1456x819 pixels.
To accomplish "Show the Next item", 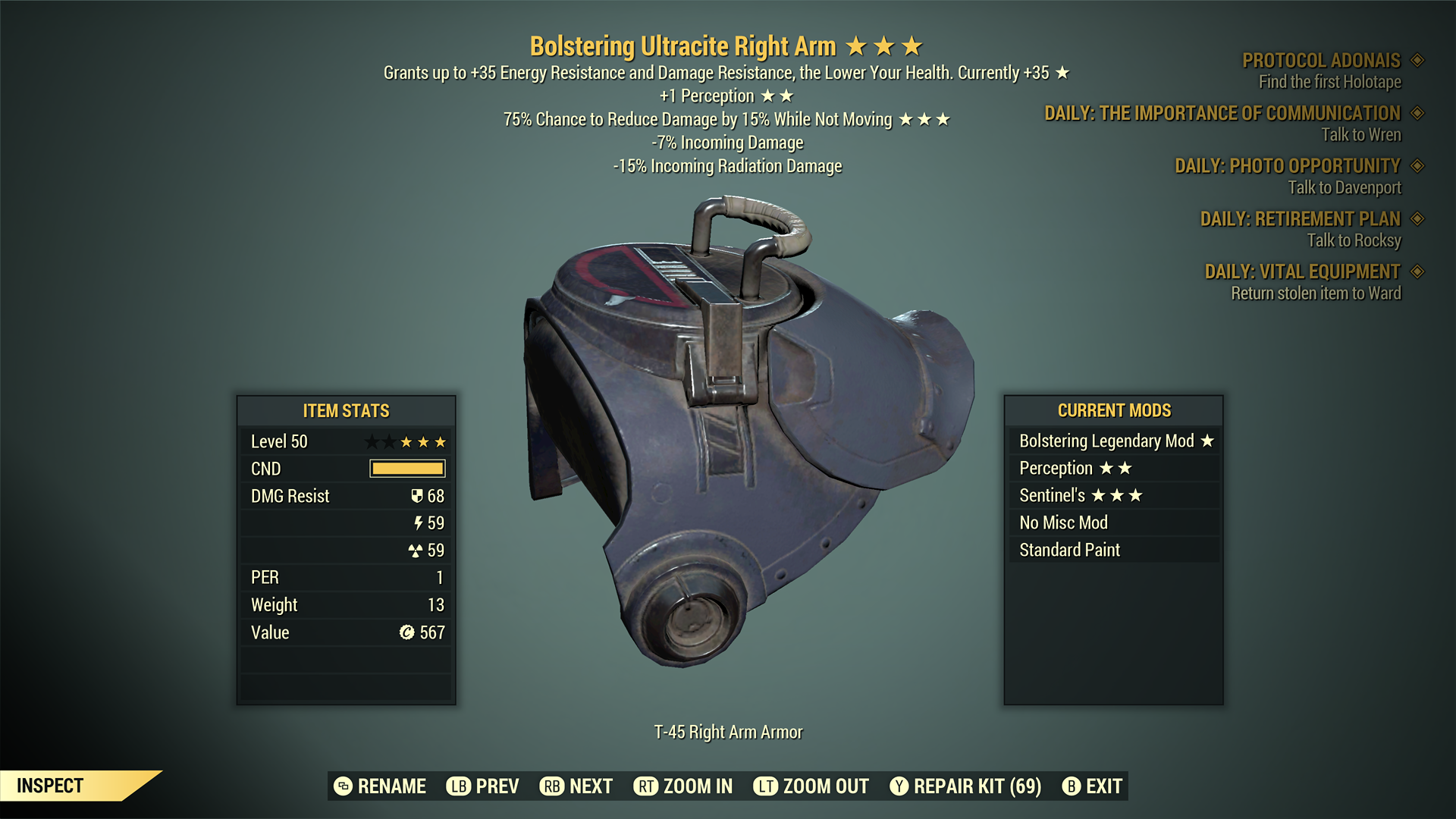I will pos(576,786).
